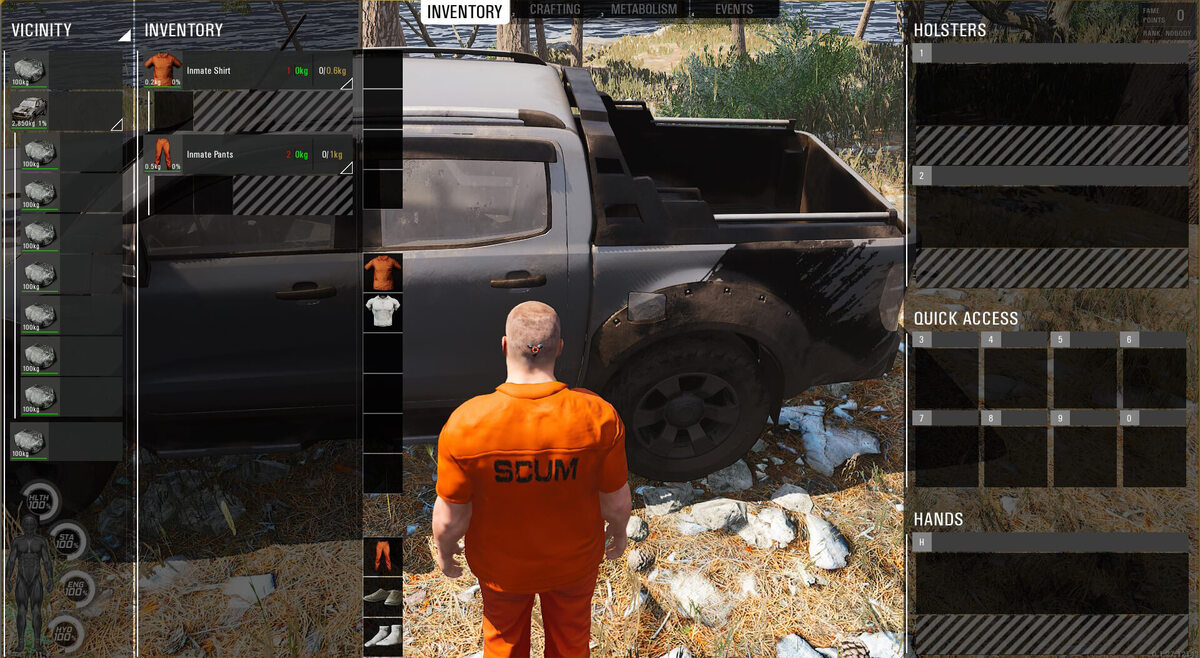Pick the equipped orange pants slot beside the character
Image resolution: width=1200 pixels, height=658 pixels.
(x=382, y=556)
